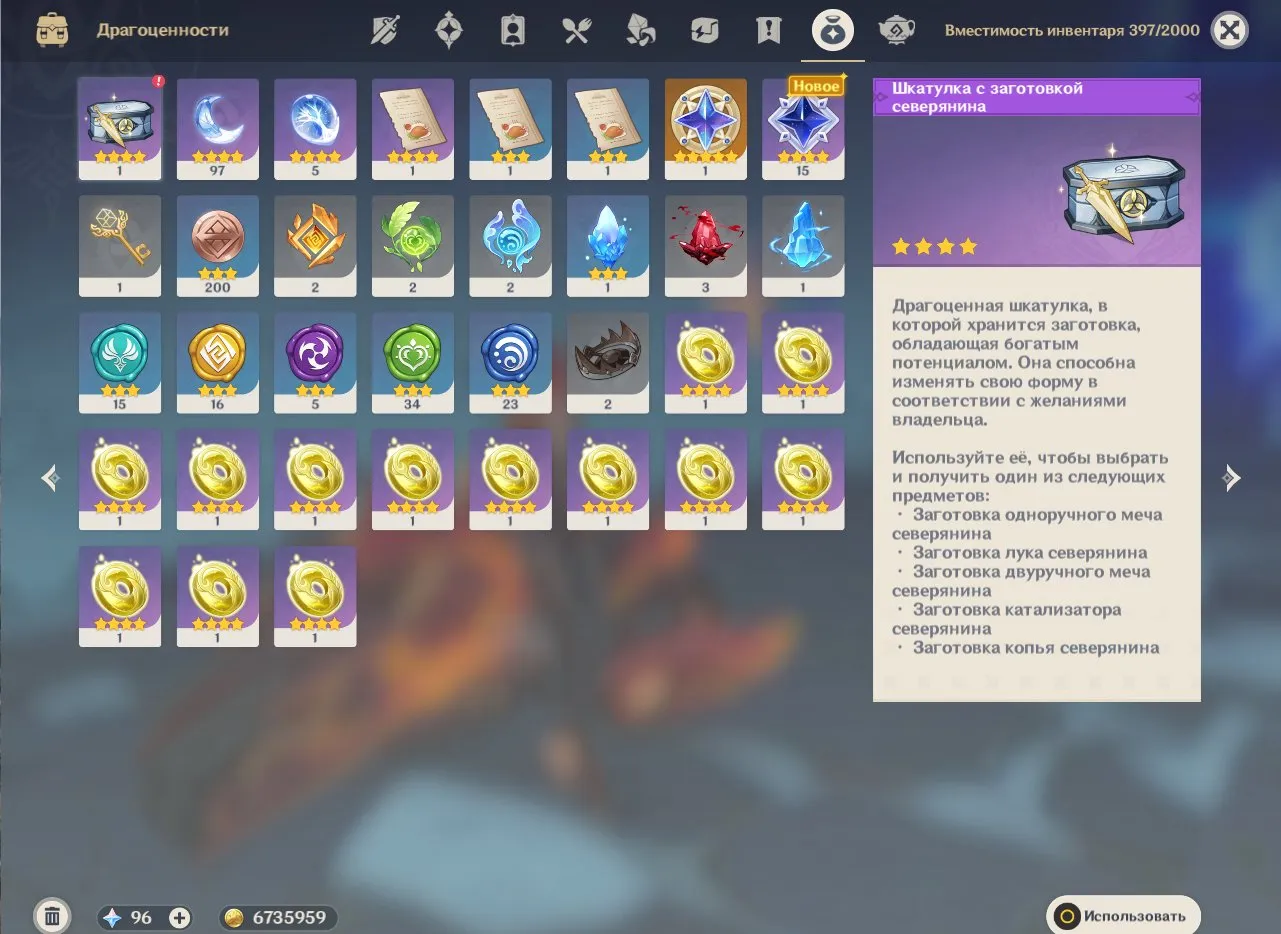This screenshot has width=1281, height=934.
Task: Select the Hydro Sigil stack of 23
Action: pyautogui.click(x=510, y=362)
